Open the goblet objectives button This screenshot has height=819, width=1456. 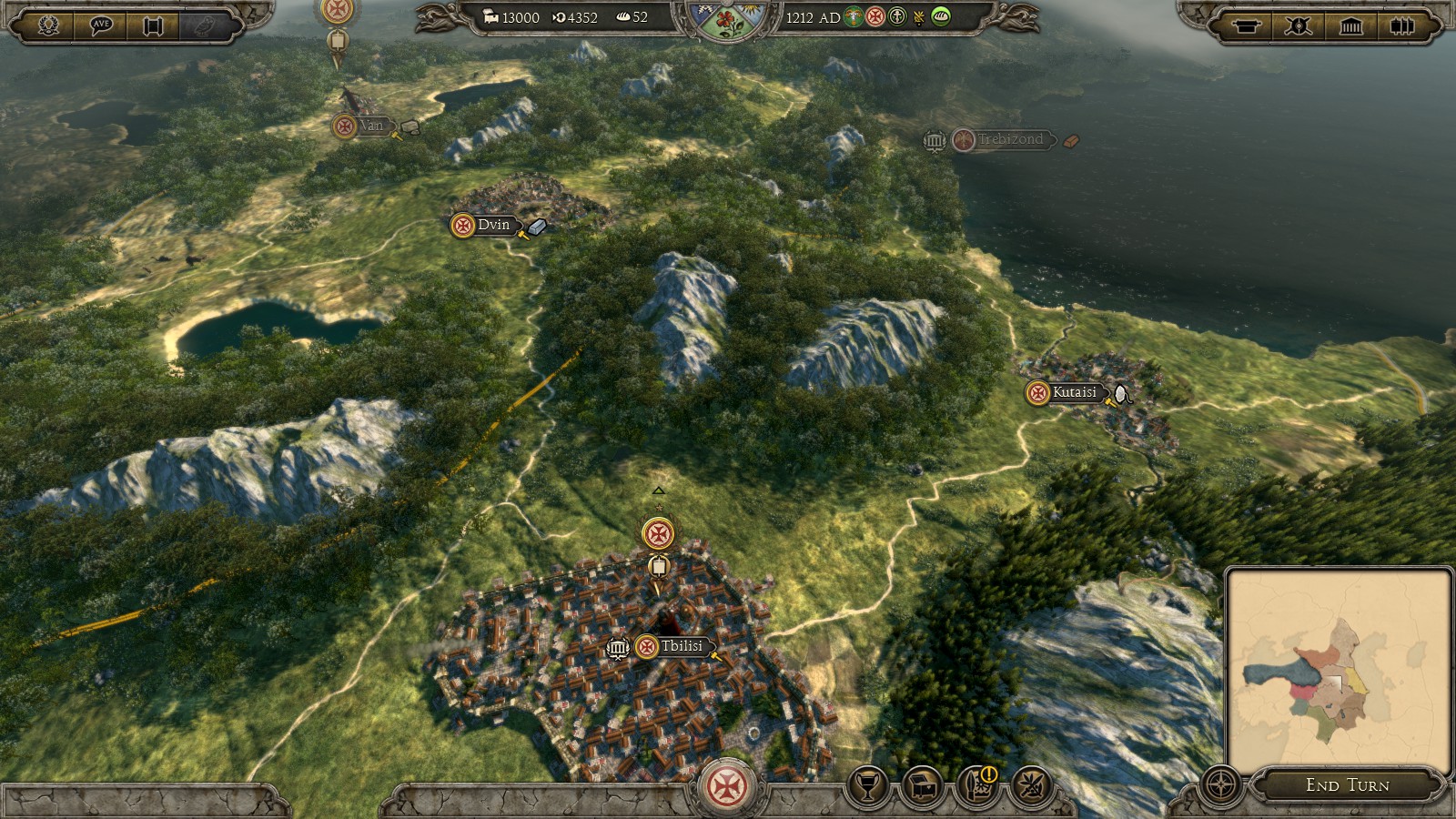pyautogui.click(x=868, y=785)
